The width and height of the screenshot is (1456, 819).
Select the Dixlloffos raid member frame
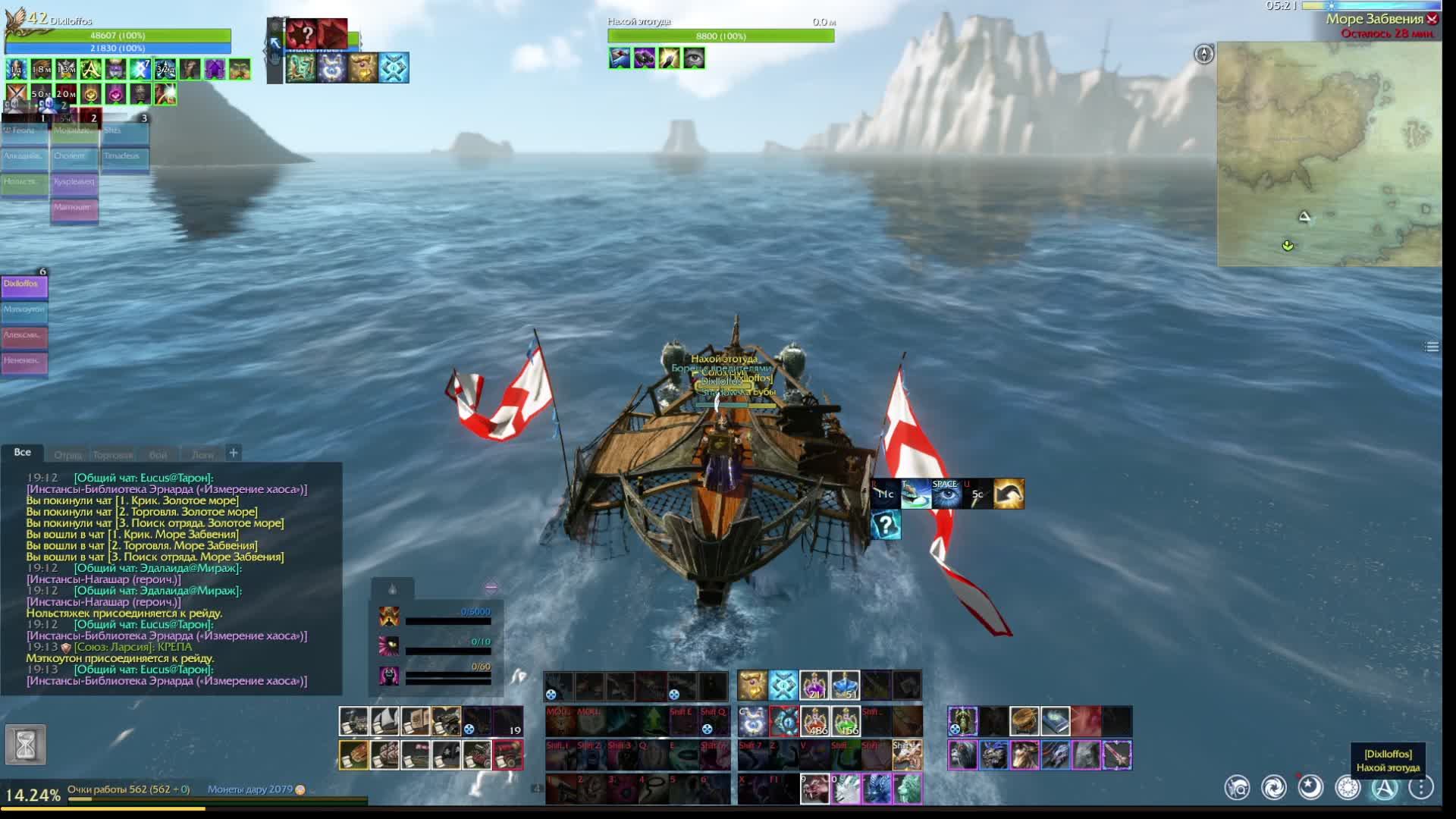click(x=24, y=286)
